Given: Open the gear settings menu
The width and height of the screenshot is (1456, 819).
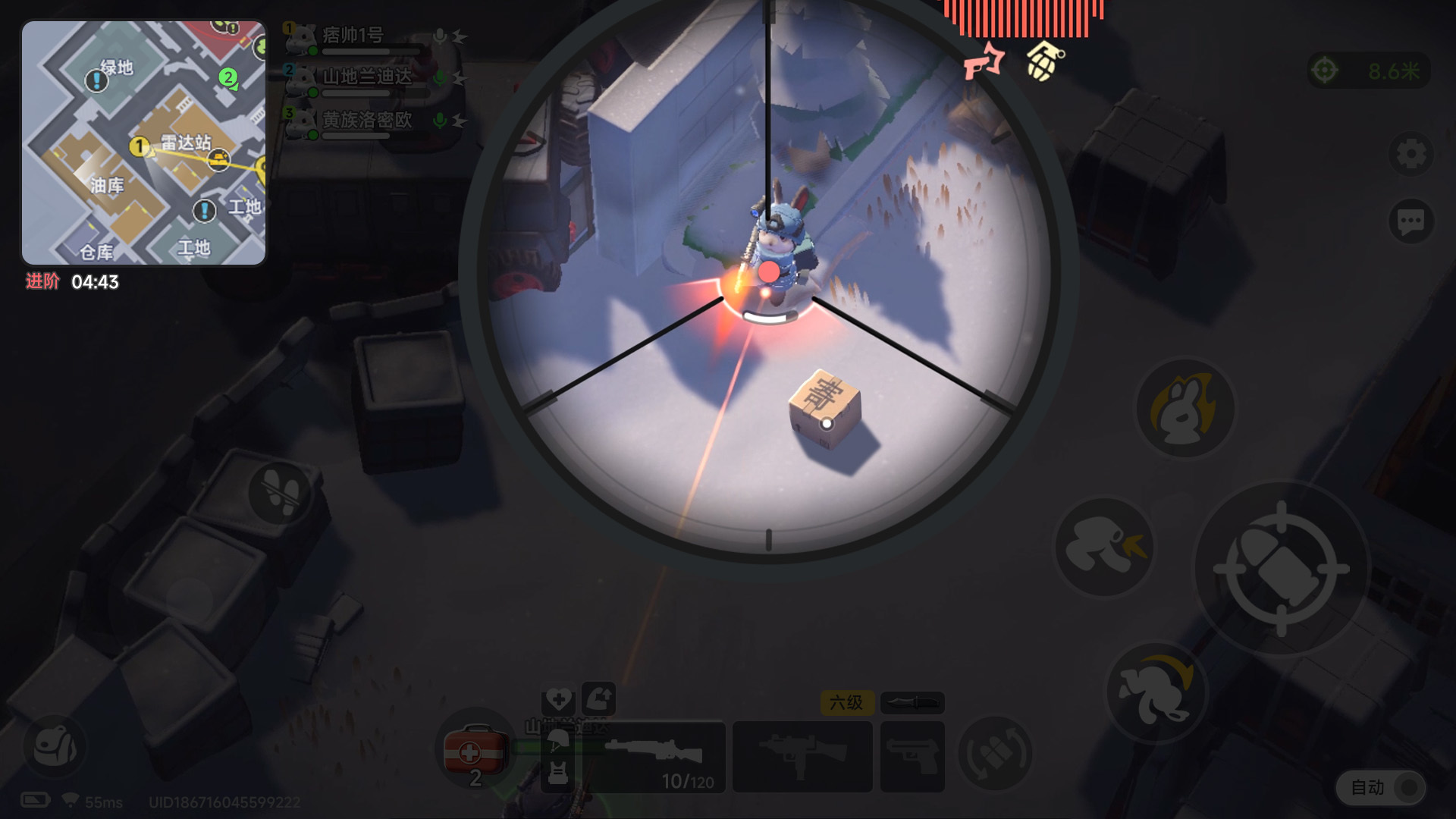Looking at the screenshot, I should 1410,155.
